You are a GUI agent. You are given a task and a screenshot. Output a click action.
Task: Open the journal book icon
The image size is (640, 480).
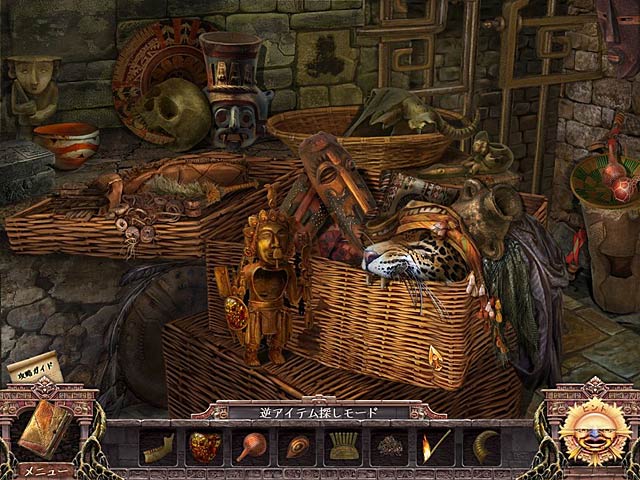point(45,430)
